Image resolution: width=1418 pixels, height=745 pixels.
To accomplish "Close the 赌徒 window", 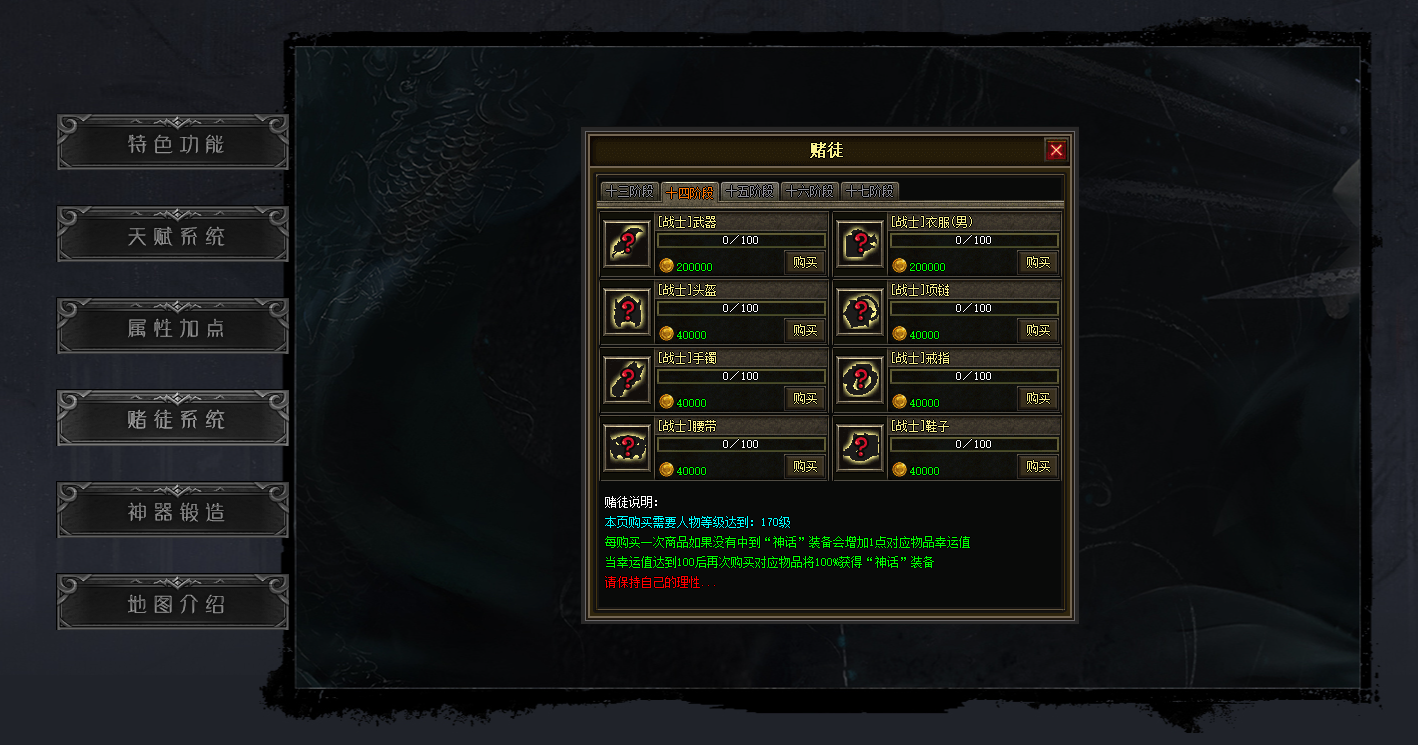I will (1056, 150).
